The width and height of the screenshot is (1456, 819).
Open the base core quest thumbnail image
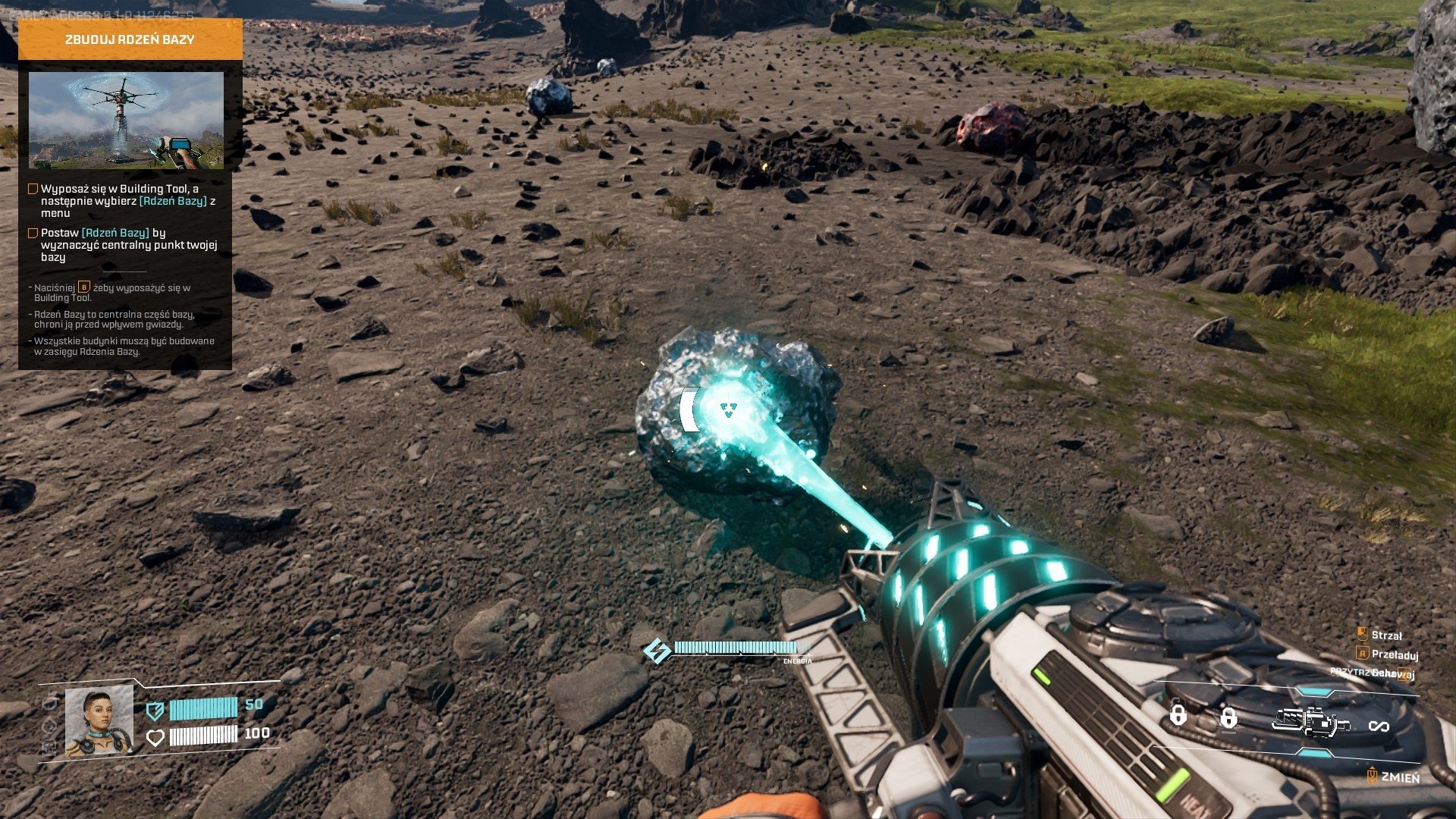pos(126,120)
